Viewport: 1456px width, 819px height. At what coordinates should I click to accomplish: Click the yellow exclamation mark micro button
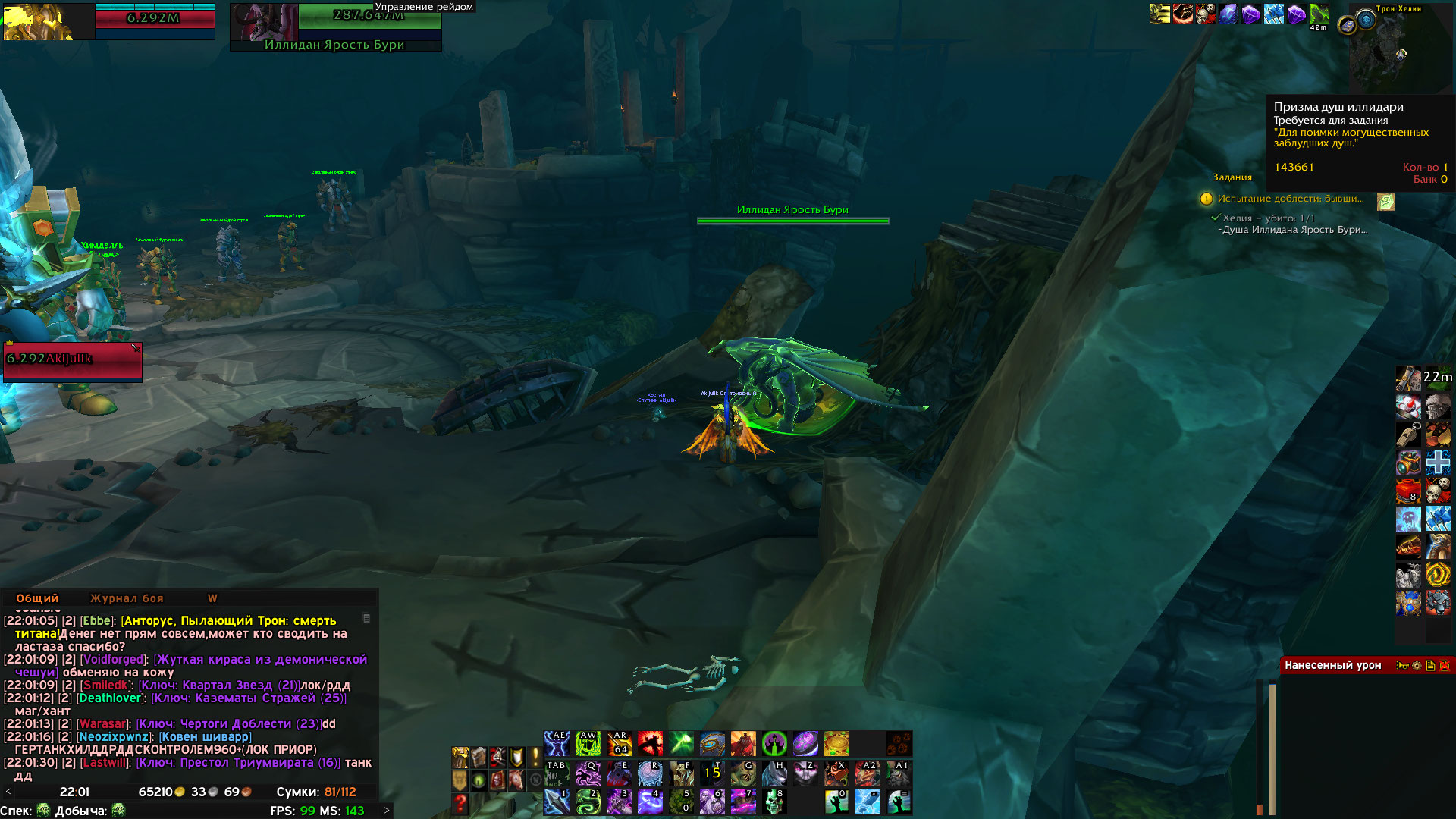click(535, 757)
